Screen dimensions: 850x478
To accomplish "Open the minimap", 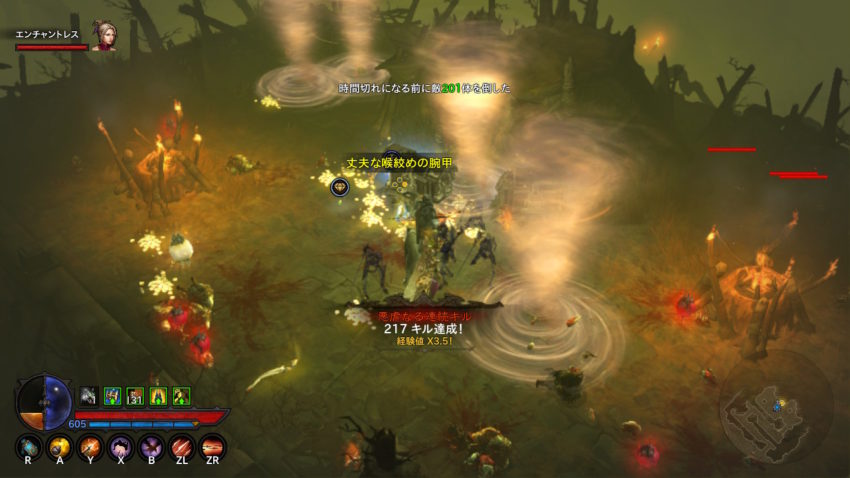I will [775, 407].
